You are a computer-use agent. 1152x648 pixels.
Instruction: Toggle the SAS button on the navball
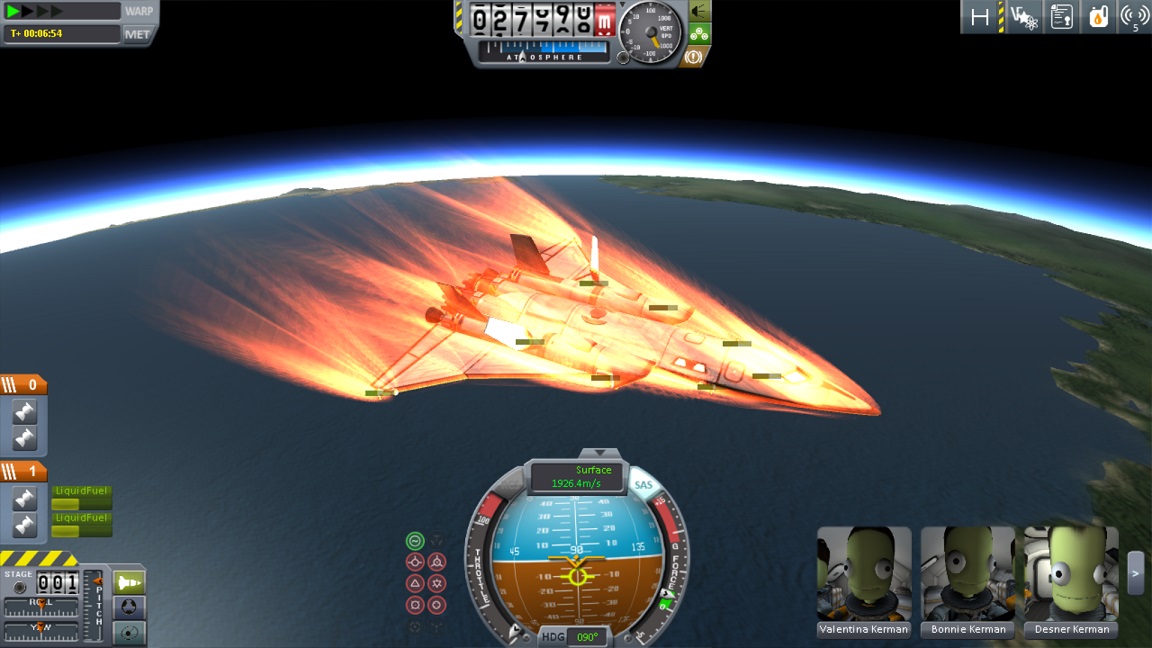tap(643, 485)
